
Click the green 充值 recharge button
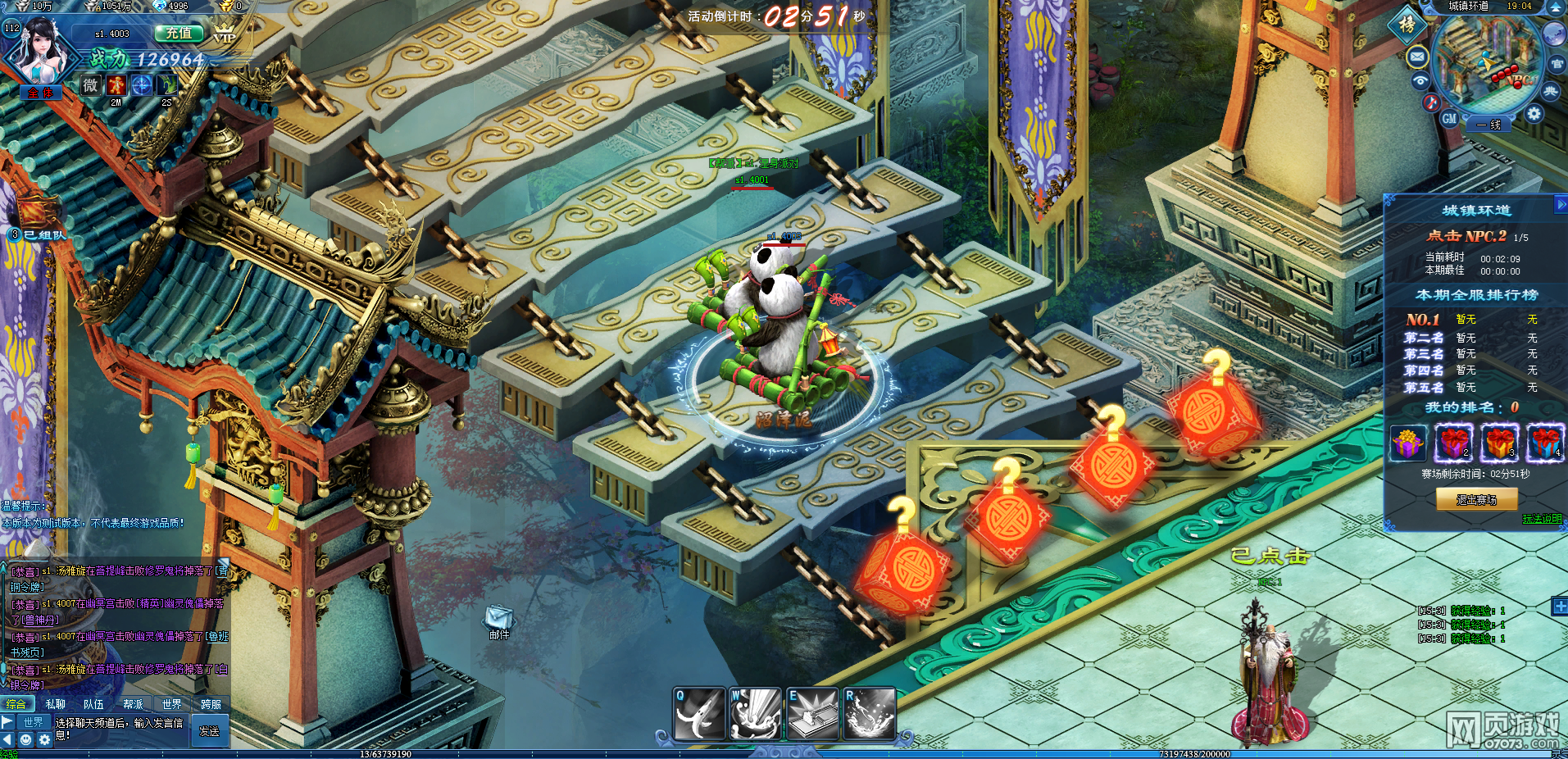(179, 34)
